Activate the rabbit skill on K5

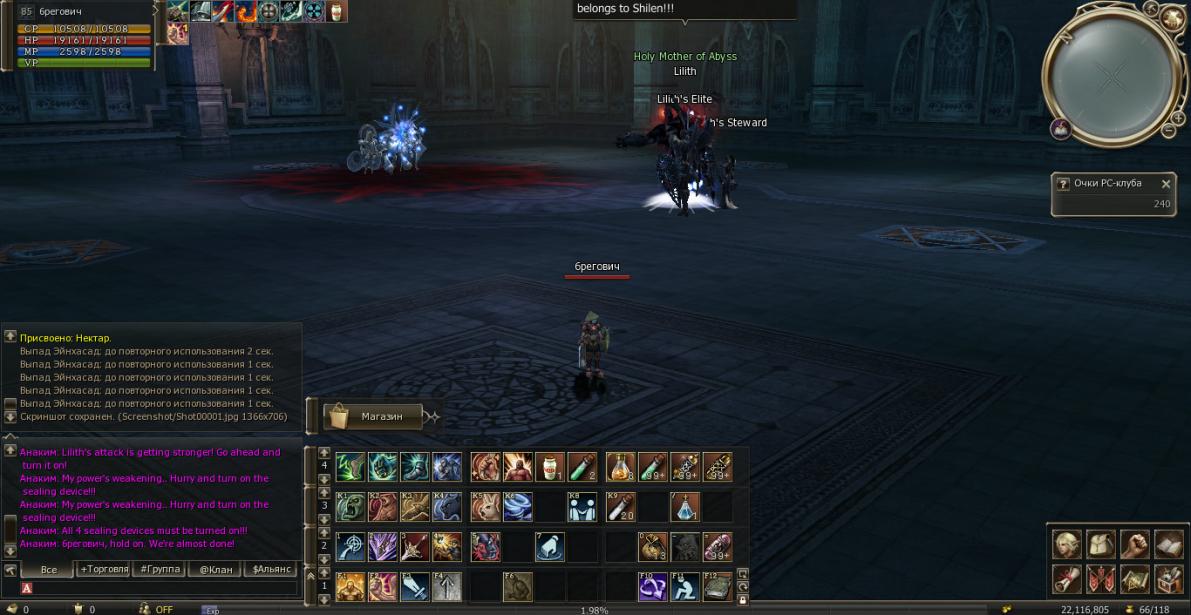click(485, 507)
